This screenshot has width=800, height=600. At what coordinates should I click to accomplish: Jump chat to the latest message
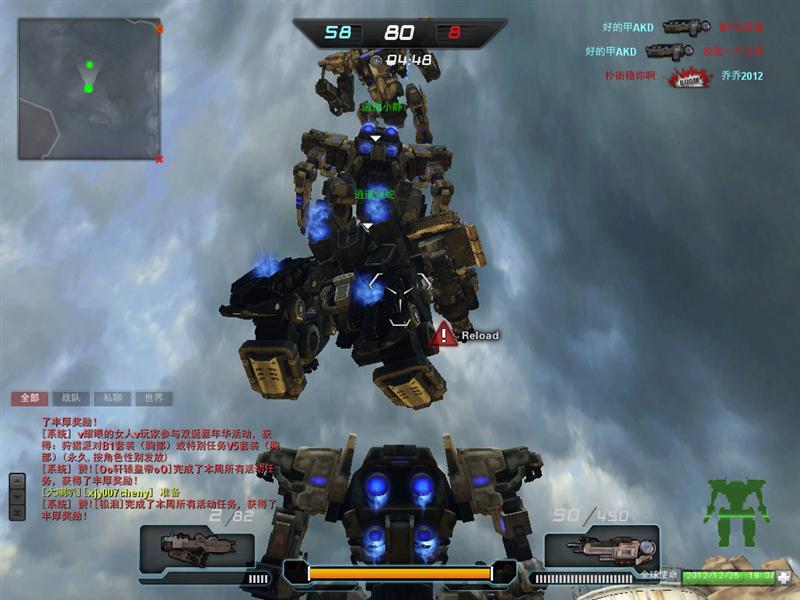[17, 510]
